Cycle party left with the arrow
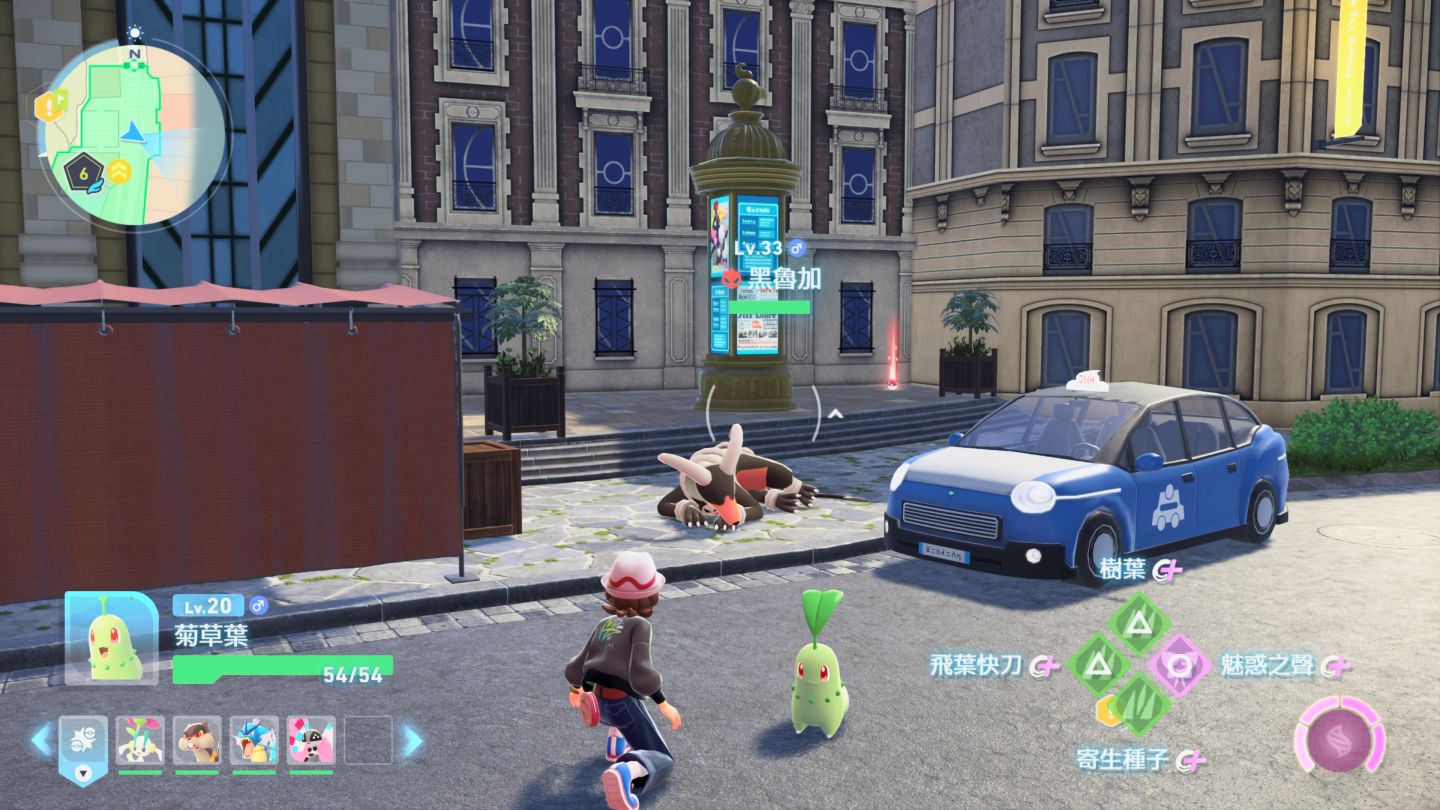This screenshot has width=1440, height=810. (41, 741)
